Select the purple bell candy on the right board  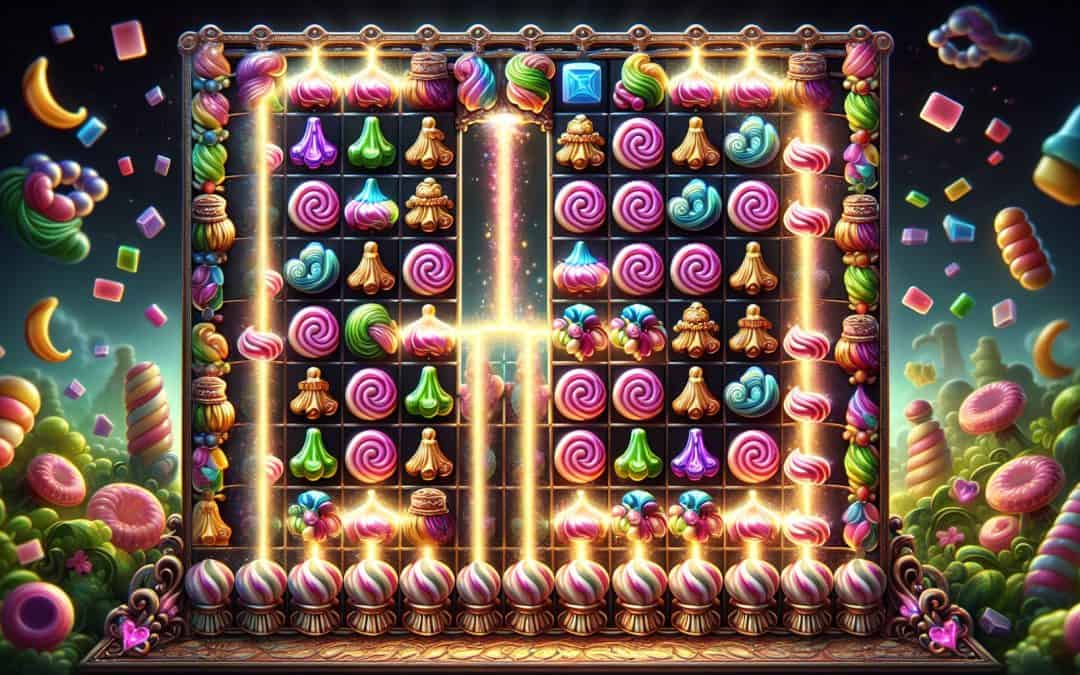695,457
